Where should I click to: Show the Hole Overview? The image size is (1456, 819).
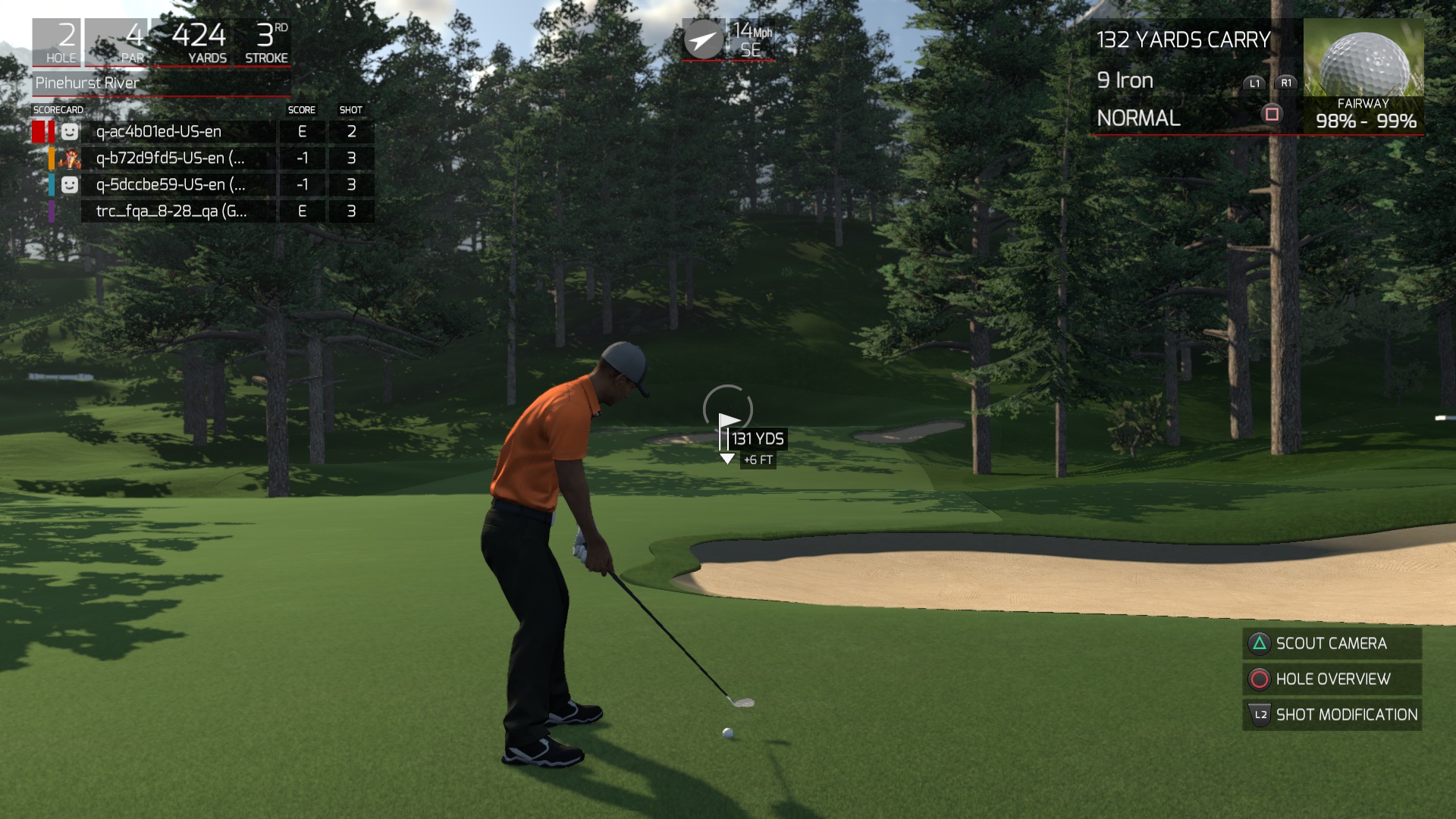coord(1331,679)
